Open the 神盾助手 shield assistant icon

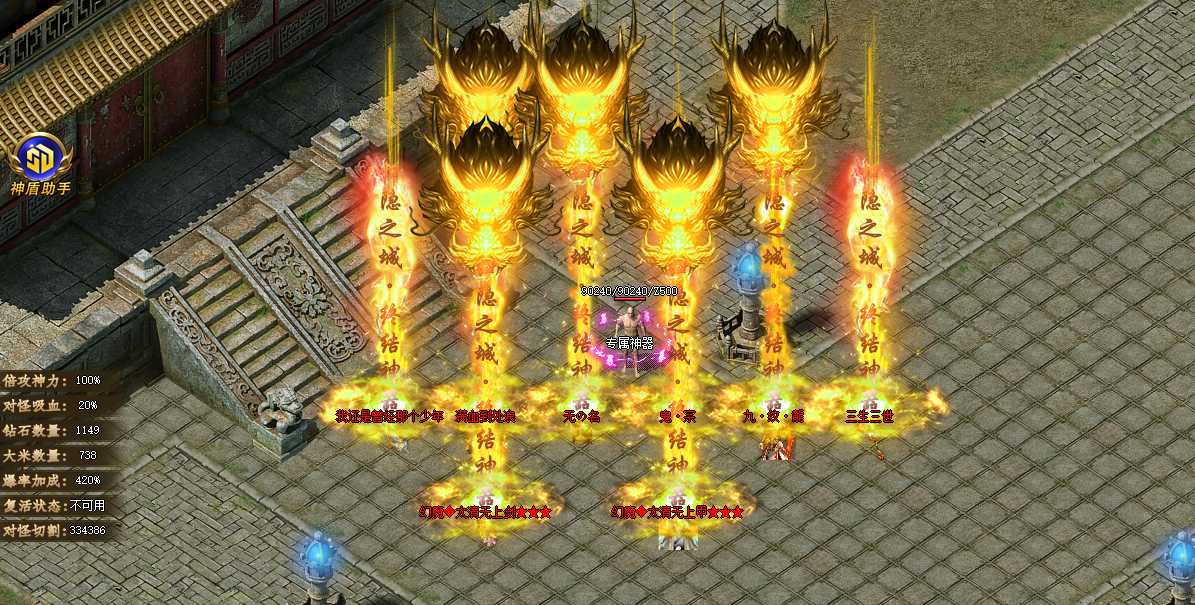(41, 160)
